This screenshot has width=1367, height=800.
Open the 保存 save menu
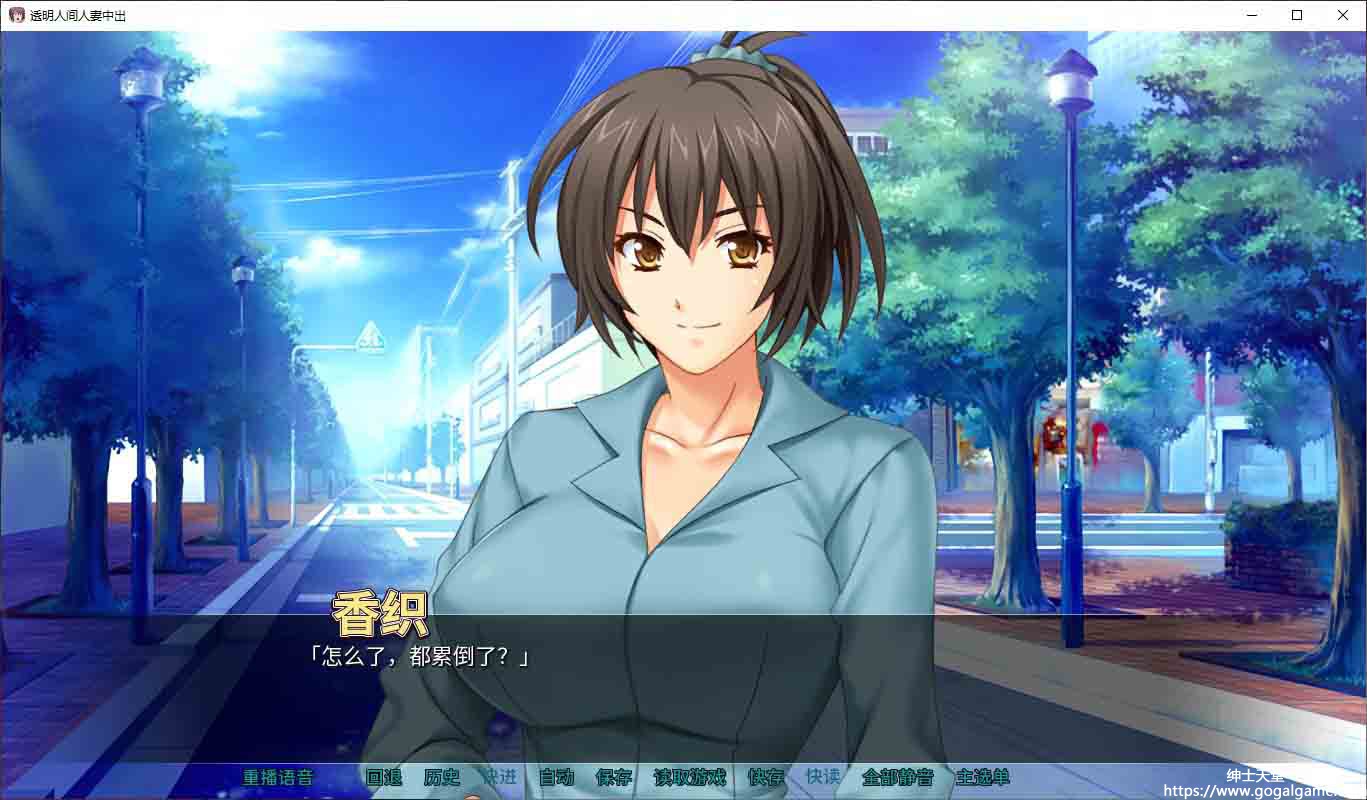(613, 777)
